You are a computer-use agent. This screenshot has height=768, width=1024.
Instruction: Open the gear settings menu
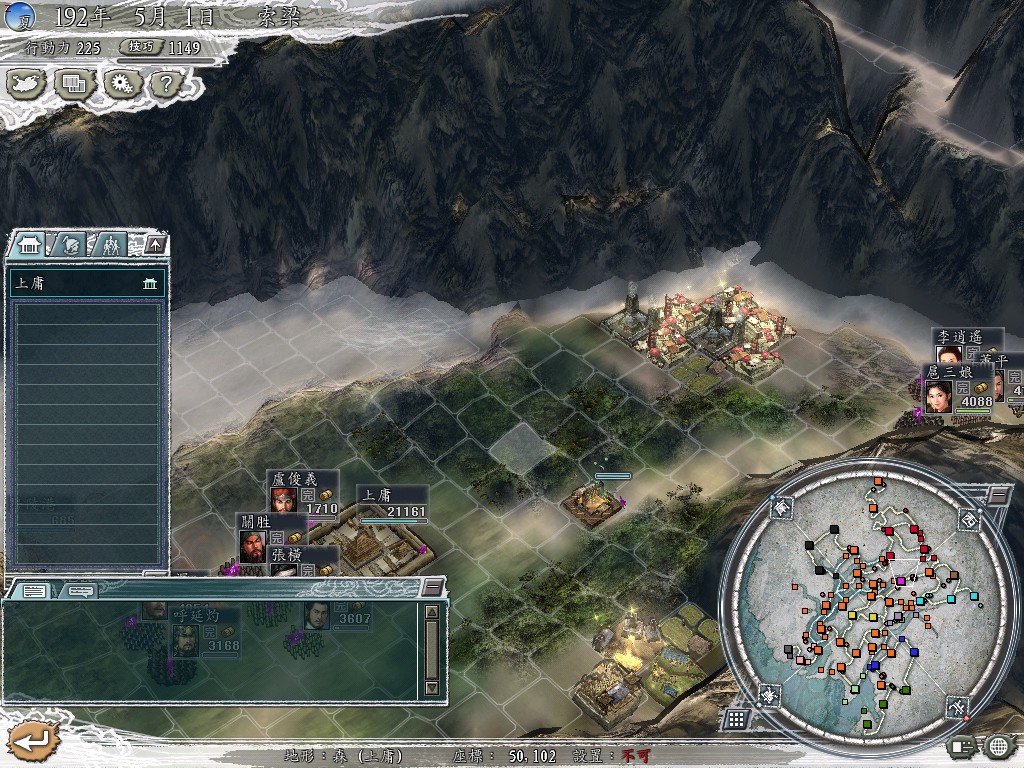coord(121,83)
